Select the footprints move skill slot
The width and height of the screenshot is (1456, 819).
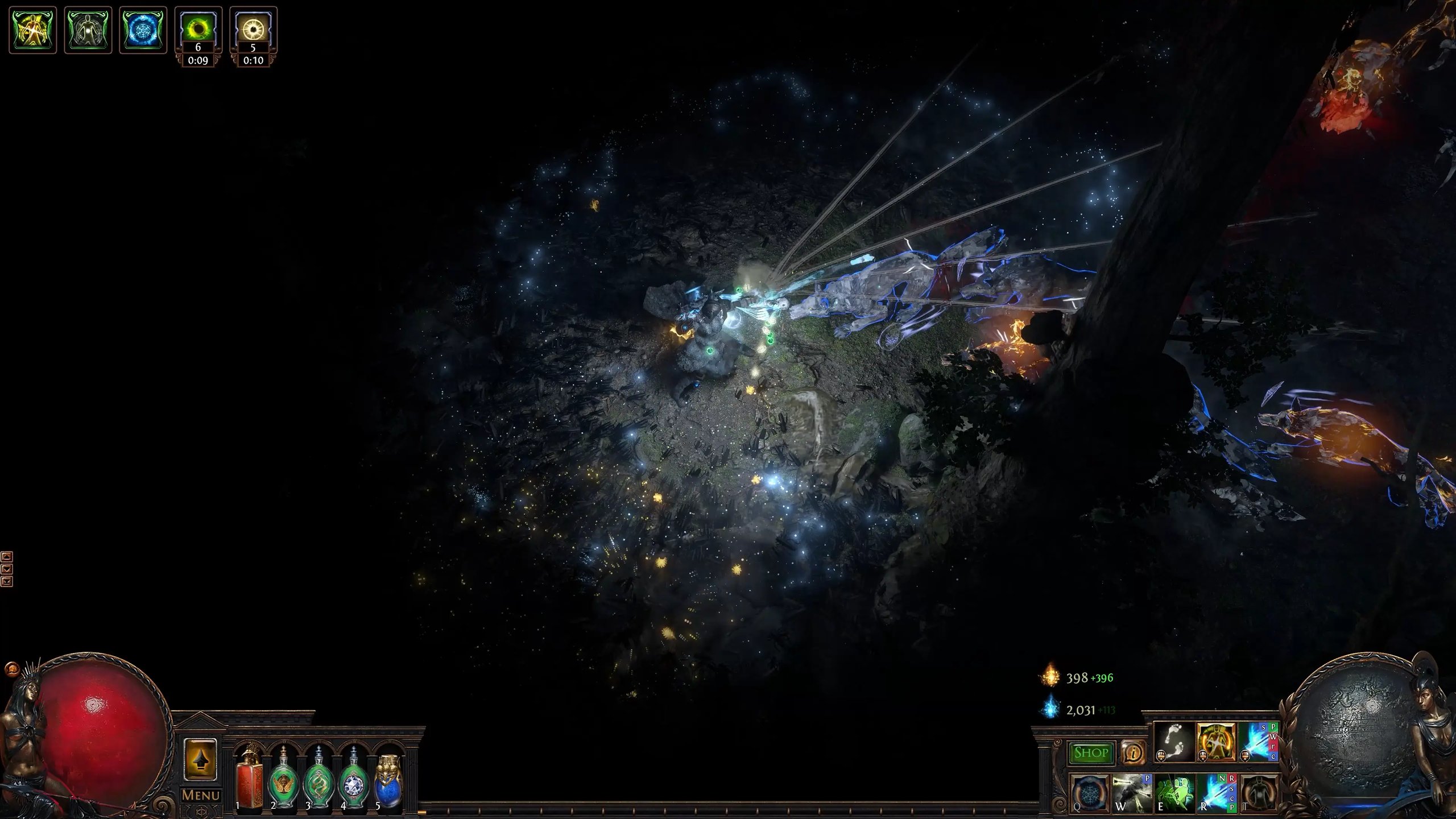click(x=1174, y=743)
